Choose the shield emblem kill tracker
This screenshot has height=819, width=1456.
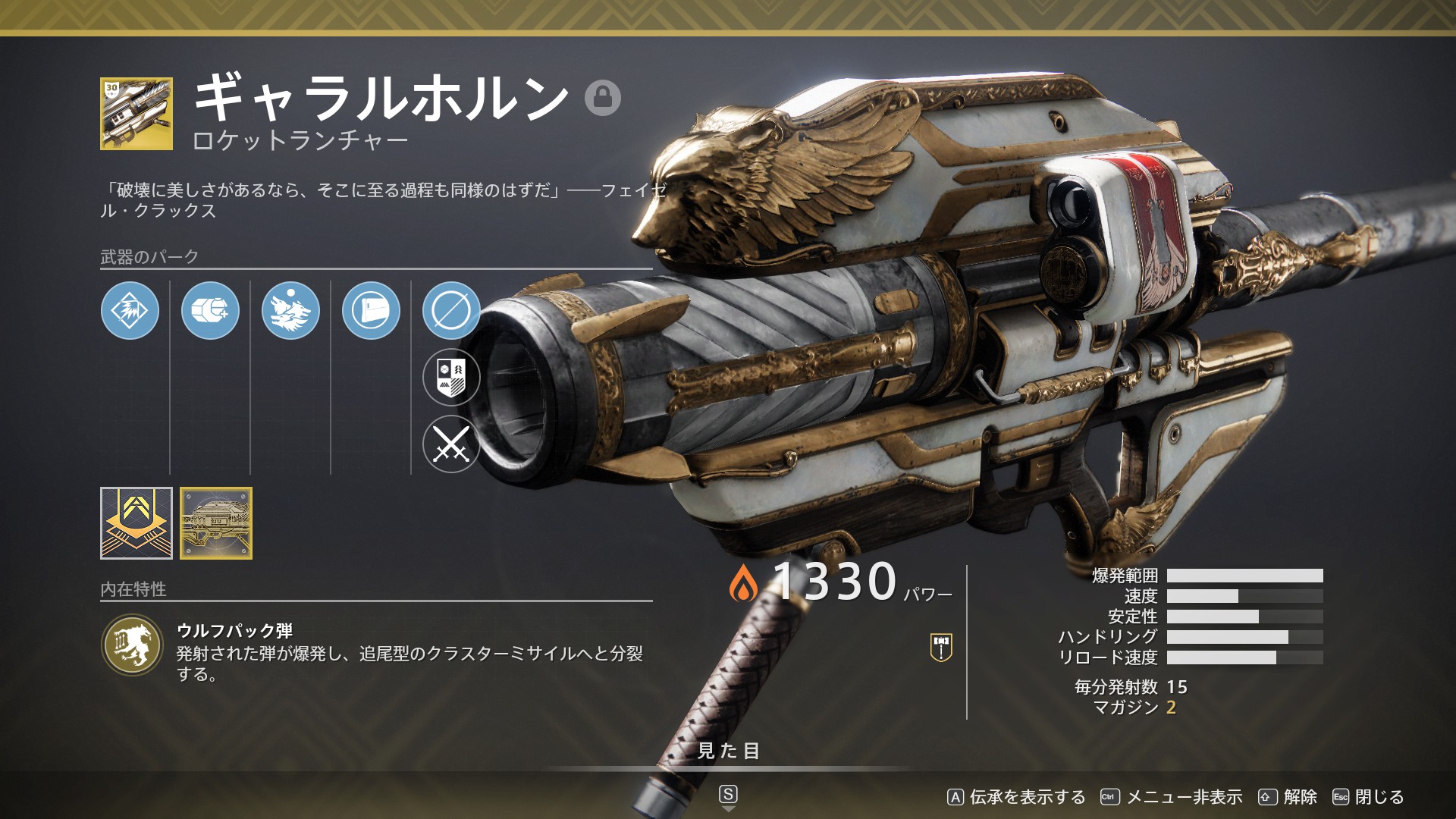click(x=451, y=377)
